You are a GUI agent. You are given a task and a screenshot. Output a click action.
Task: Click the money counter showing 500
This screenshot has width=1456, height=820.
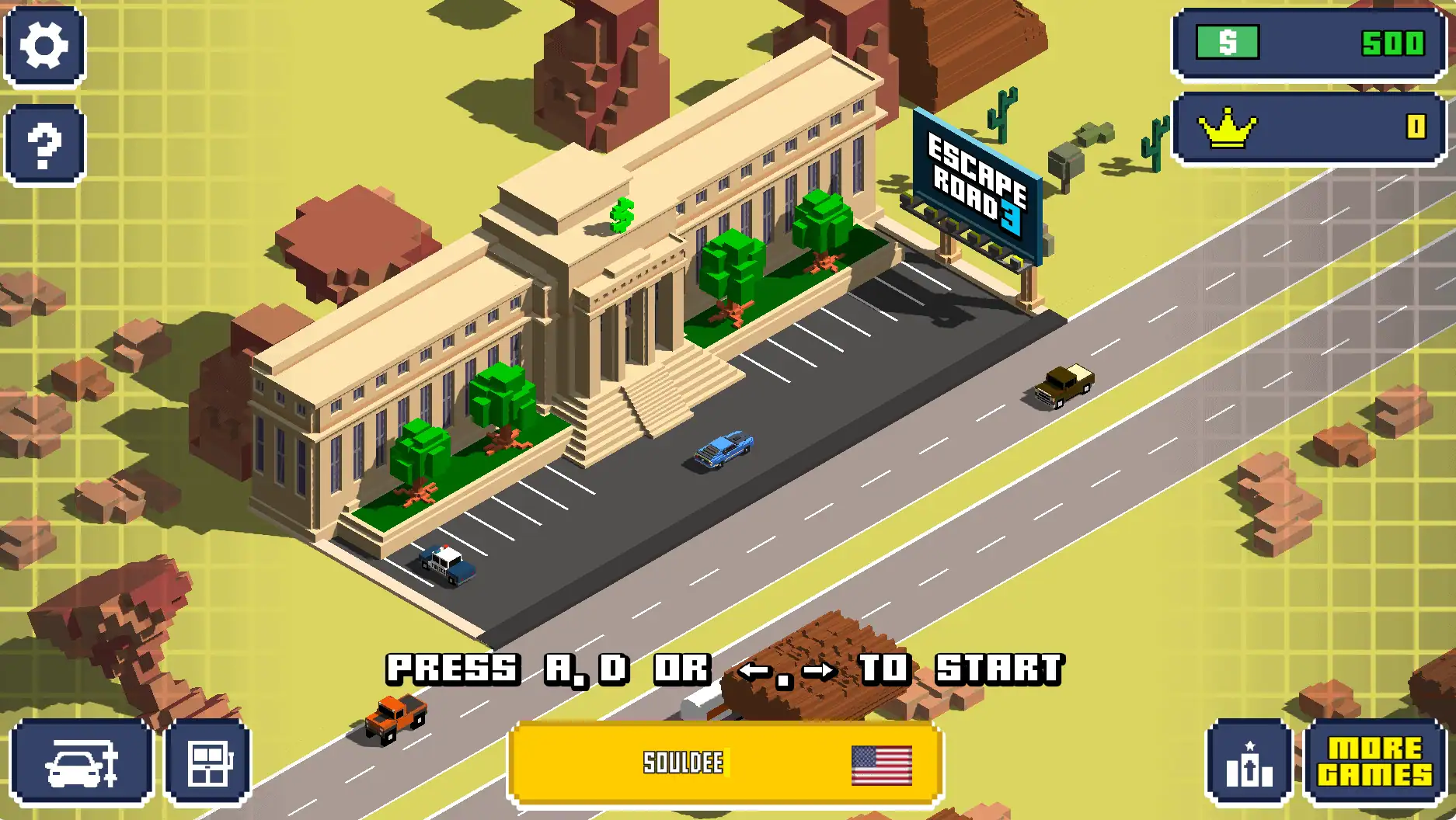pos(1393,43)
